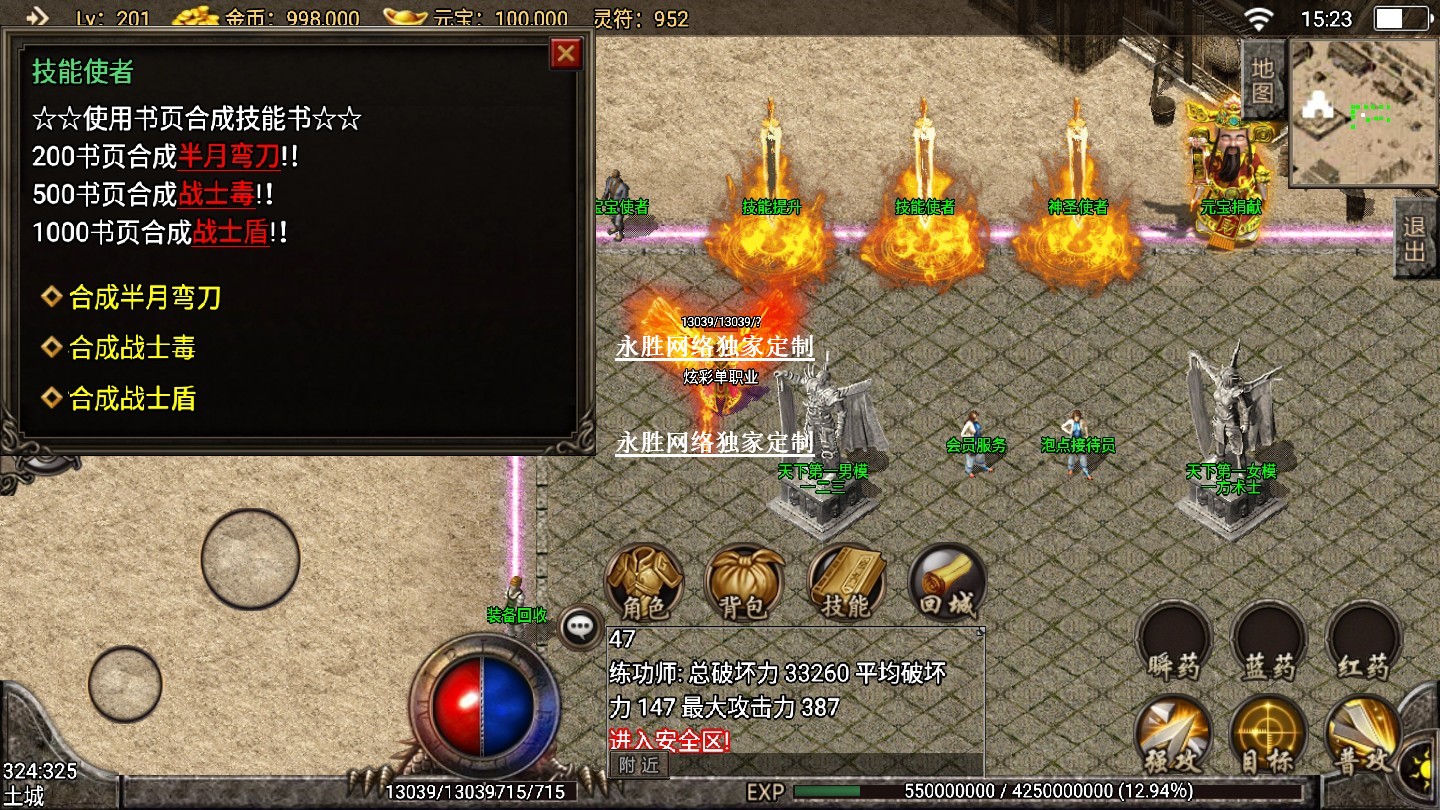Activate the 强攻 forced attack button

pyautogui.click(x=1172, y=735)
